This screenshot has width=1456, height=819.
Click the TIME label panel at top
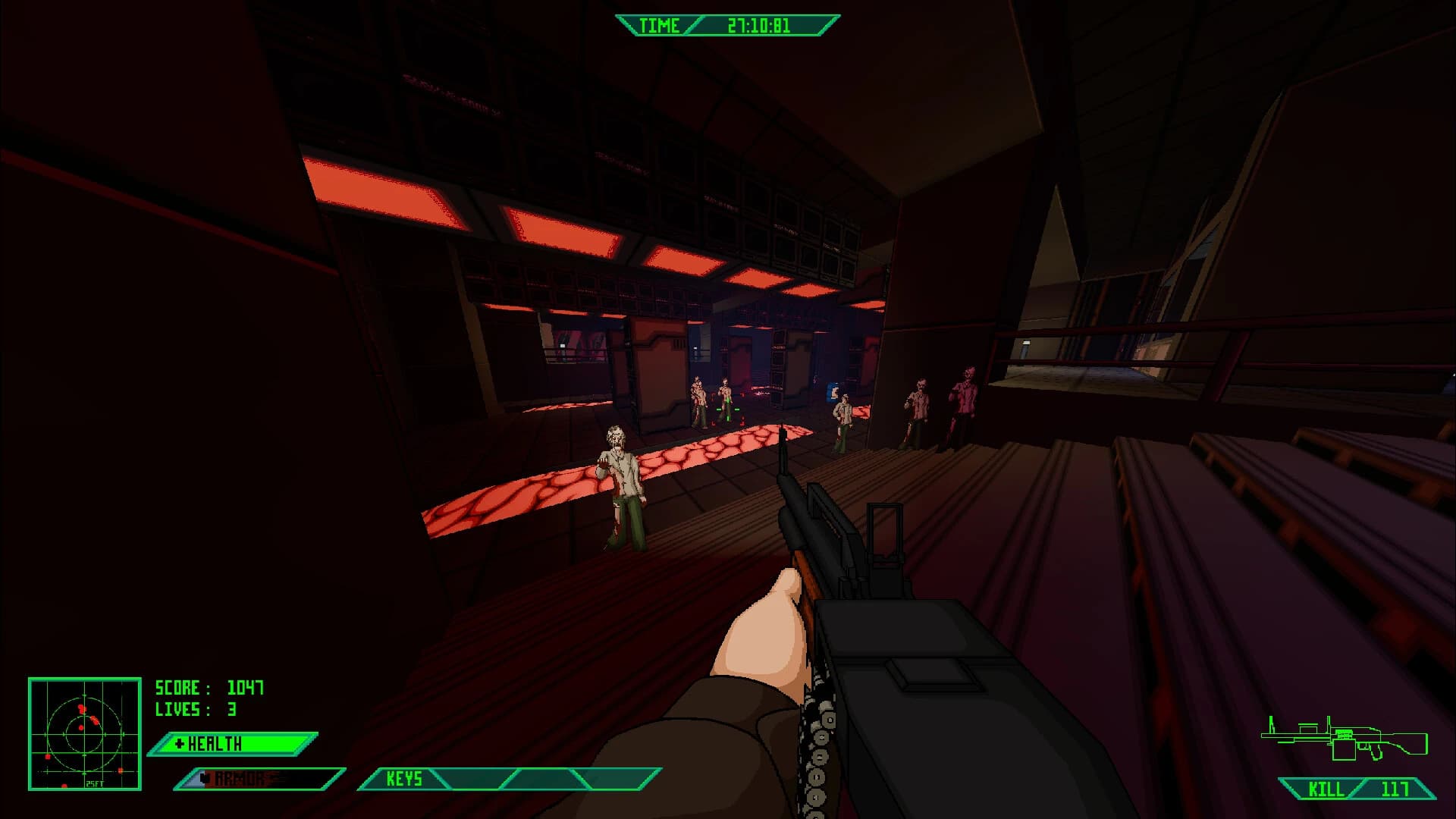660,25
